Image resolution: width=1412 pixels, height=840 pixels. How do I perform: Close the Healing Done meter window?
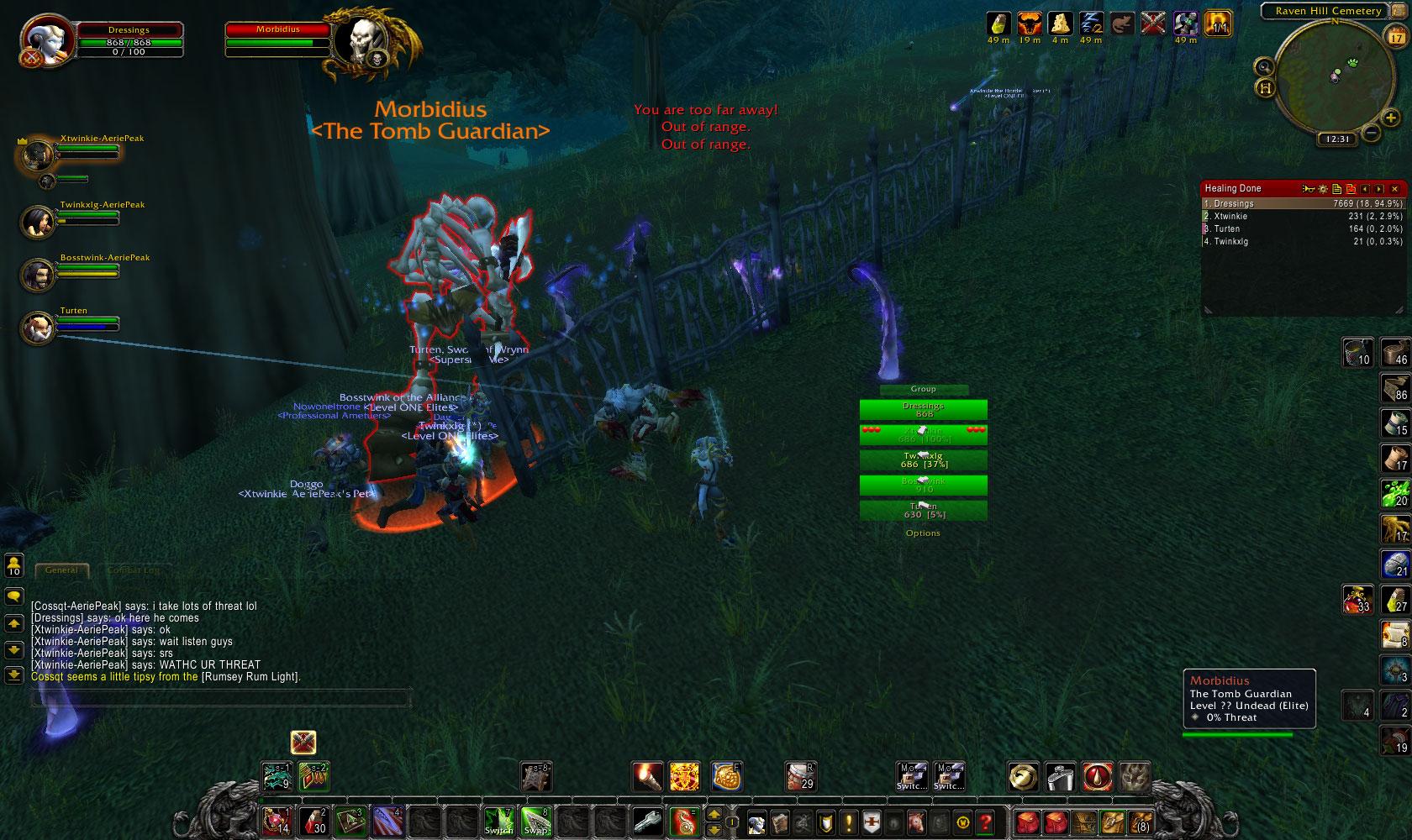point(1394,189)
